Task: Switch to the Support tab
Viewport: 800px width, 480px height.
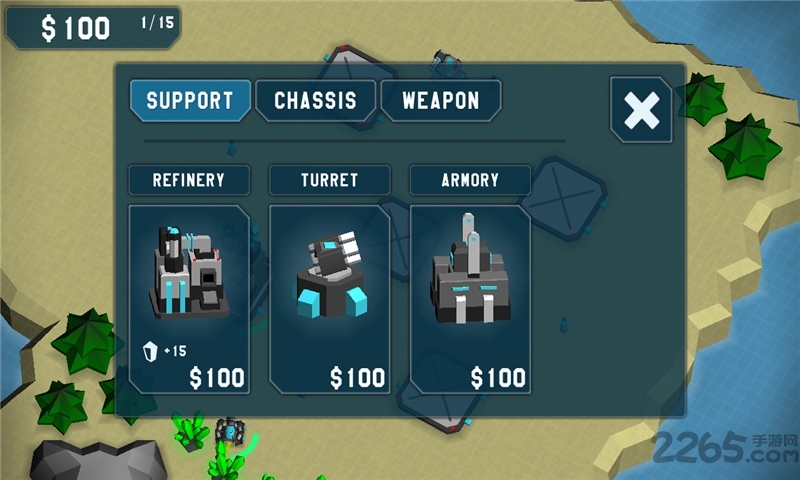Action: (x=189, y=101)
